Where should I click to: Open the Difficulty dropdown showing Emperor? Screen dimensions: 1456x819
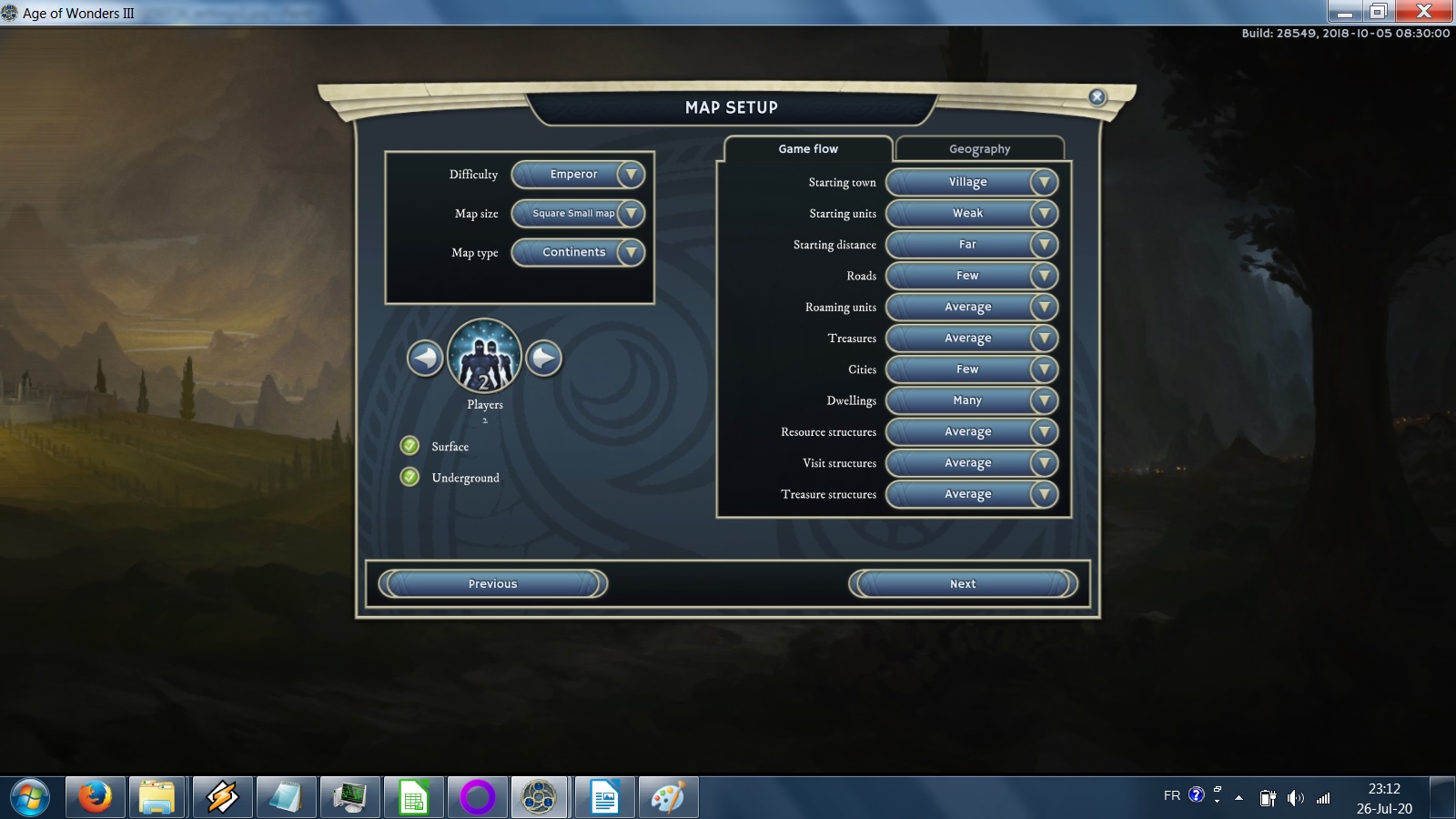[579, 175]
